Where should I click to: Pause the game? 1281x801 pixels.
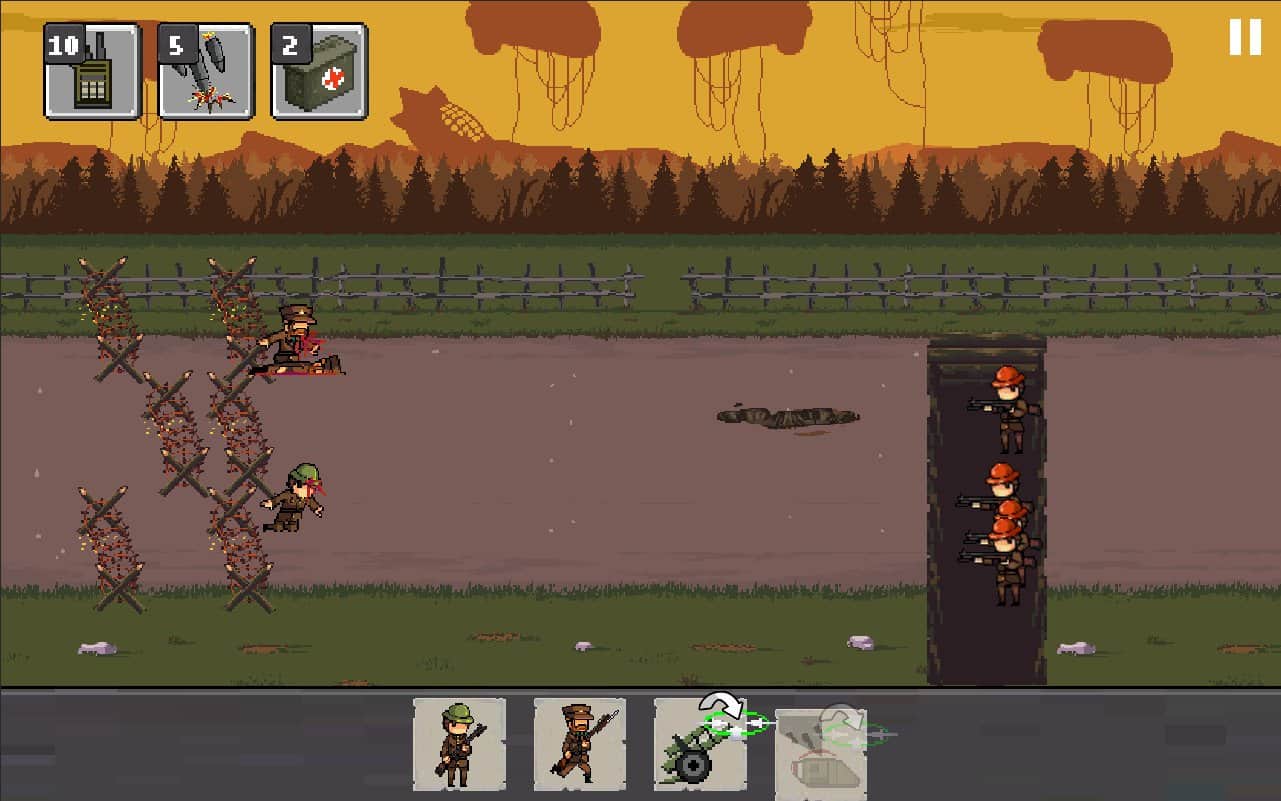click(1245, 37)
